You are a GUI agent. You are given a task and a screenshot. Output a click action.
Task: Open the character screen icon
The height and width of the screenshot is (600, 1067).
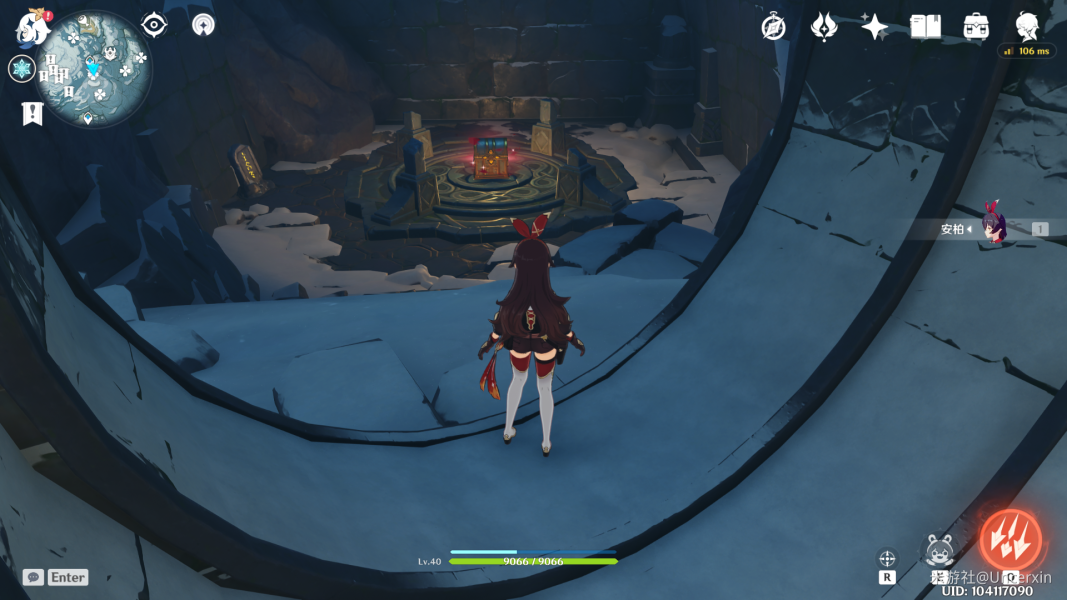click(1027, 27)
